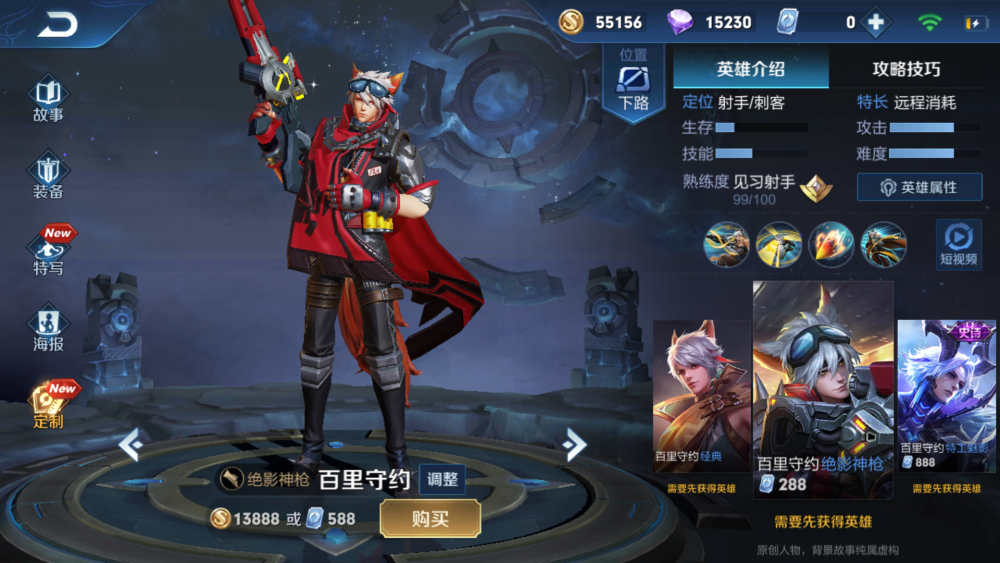Open the 故事 story page
Image resolution: width=1000 pixels, height=563 pixels.
click(48, 100)
